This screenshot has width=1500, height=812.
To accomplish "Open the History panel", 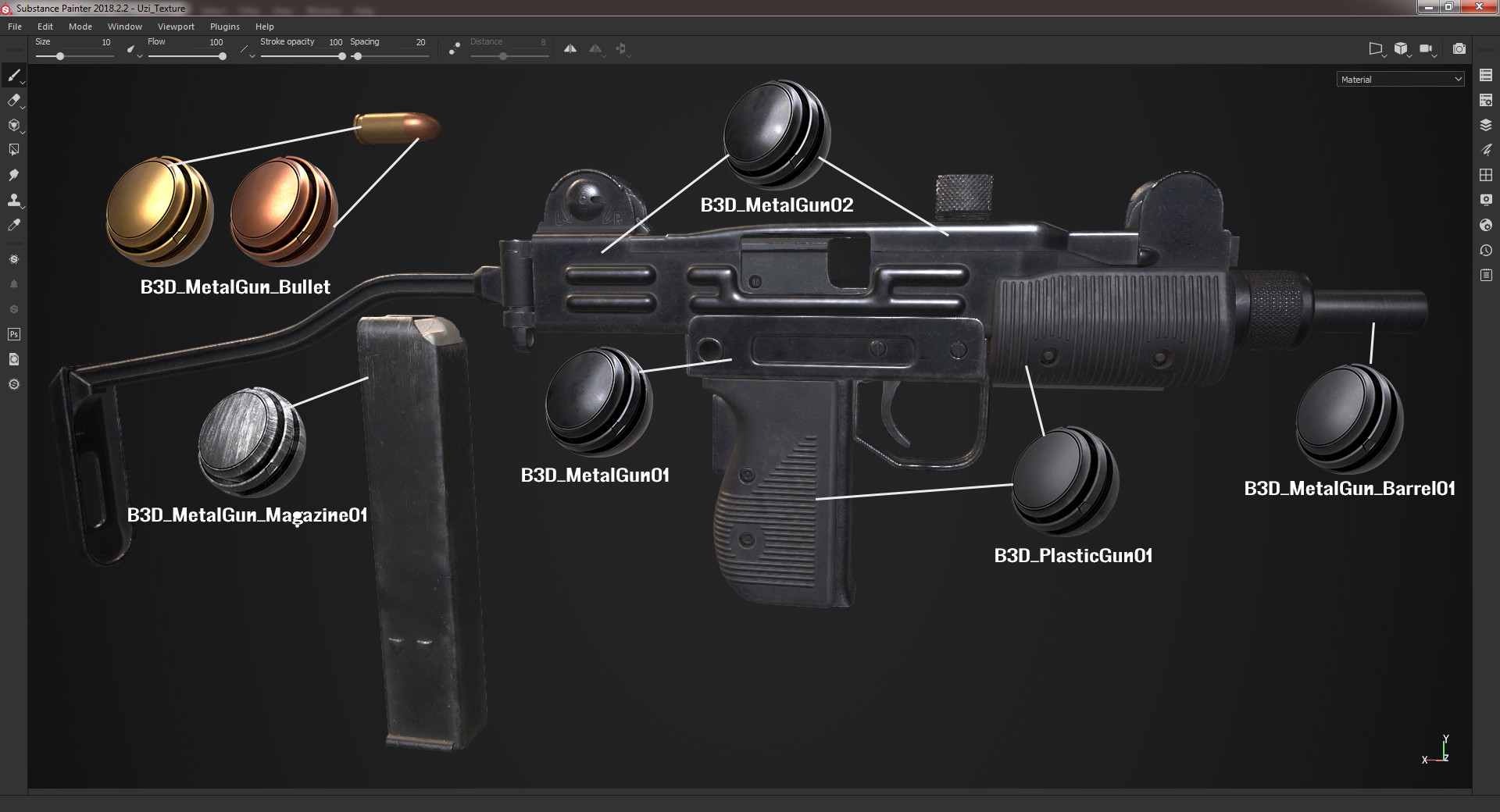I will pyautogui.click(x=1485, y=250).
